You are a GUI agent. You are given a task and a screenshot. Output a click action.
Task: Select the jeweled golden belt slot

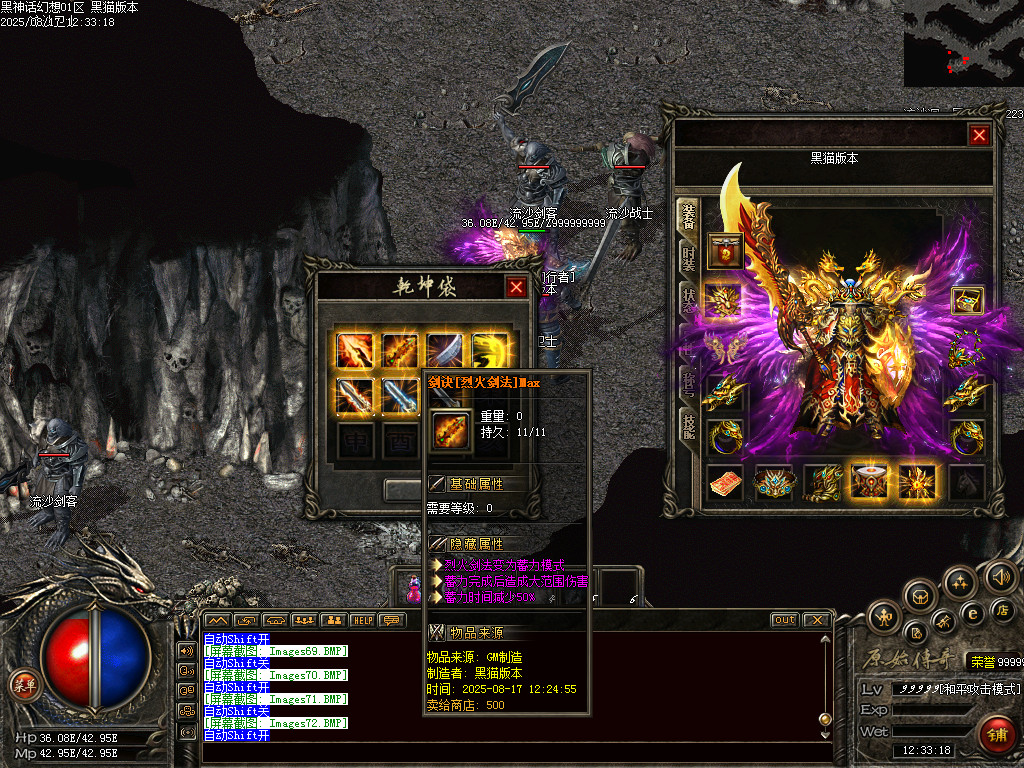pos(774,483)
